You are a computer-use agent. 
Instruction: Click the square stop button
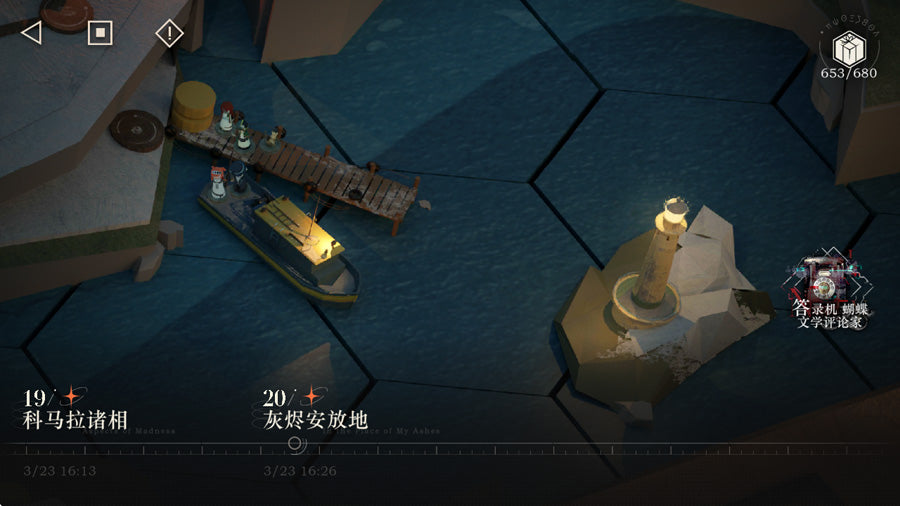pyautogui.click(x=100, y=33)
